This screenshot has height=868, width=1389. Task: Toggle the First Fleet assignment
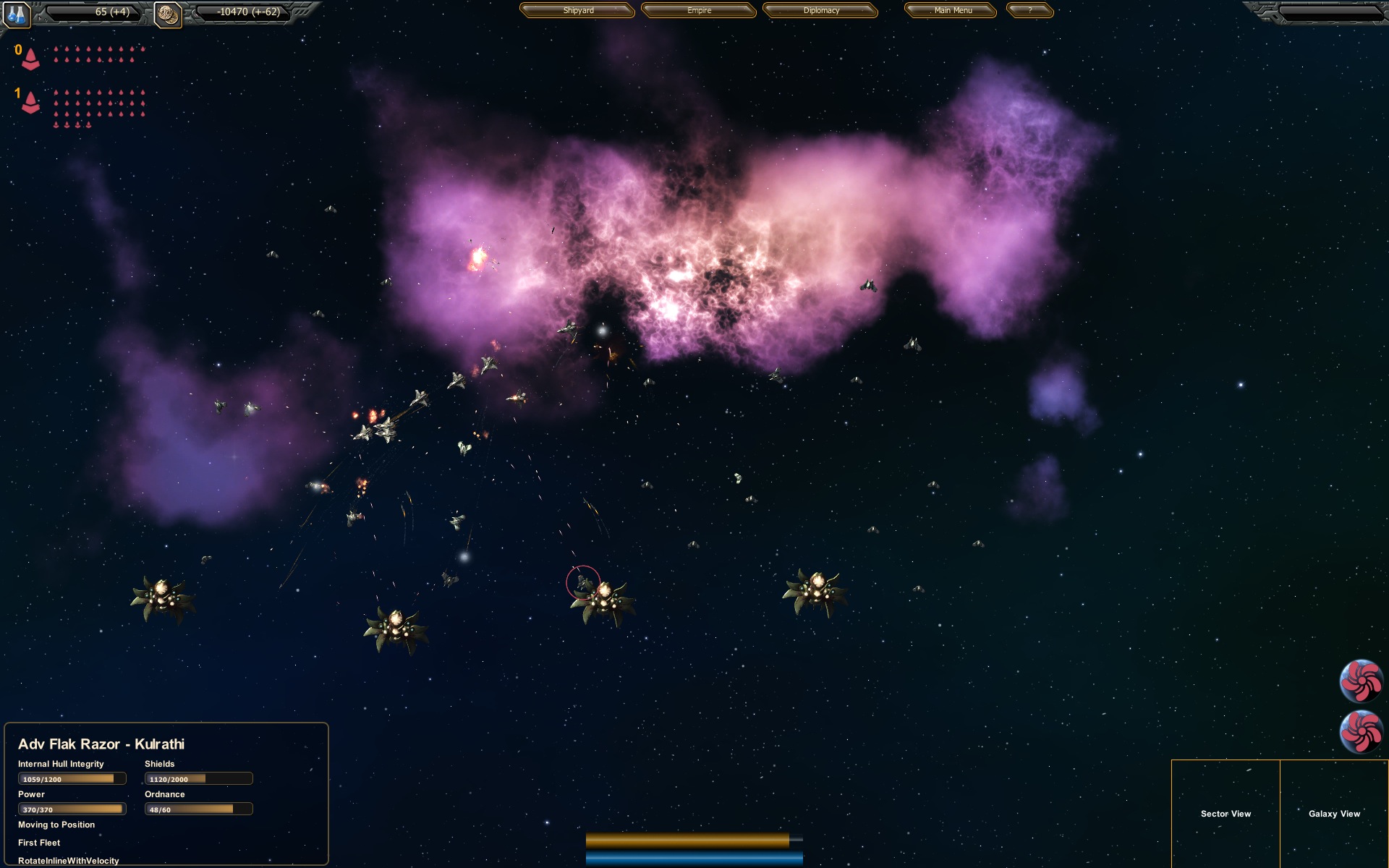click(39, 842)
